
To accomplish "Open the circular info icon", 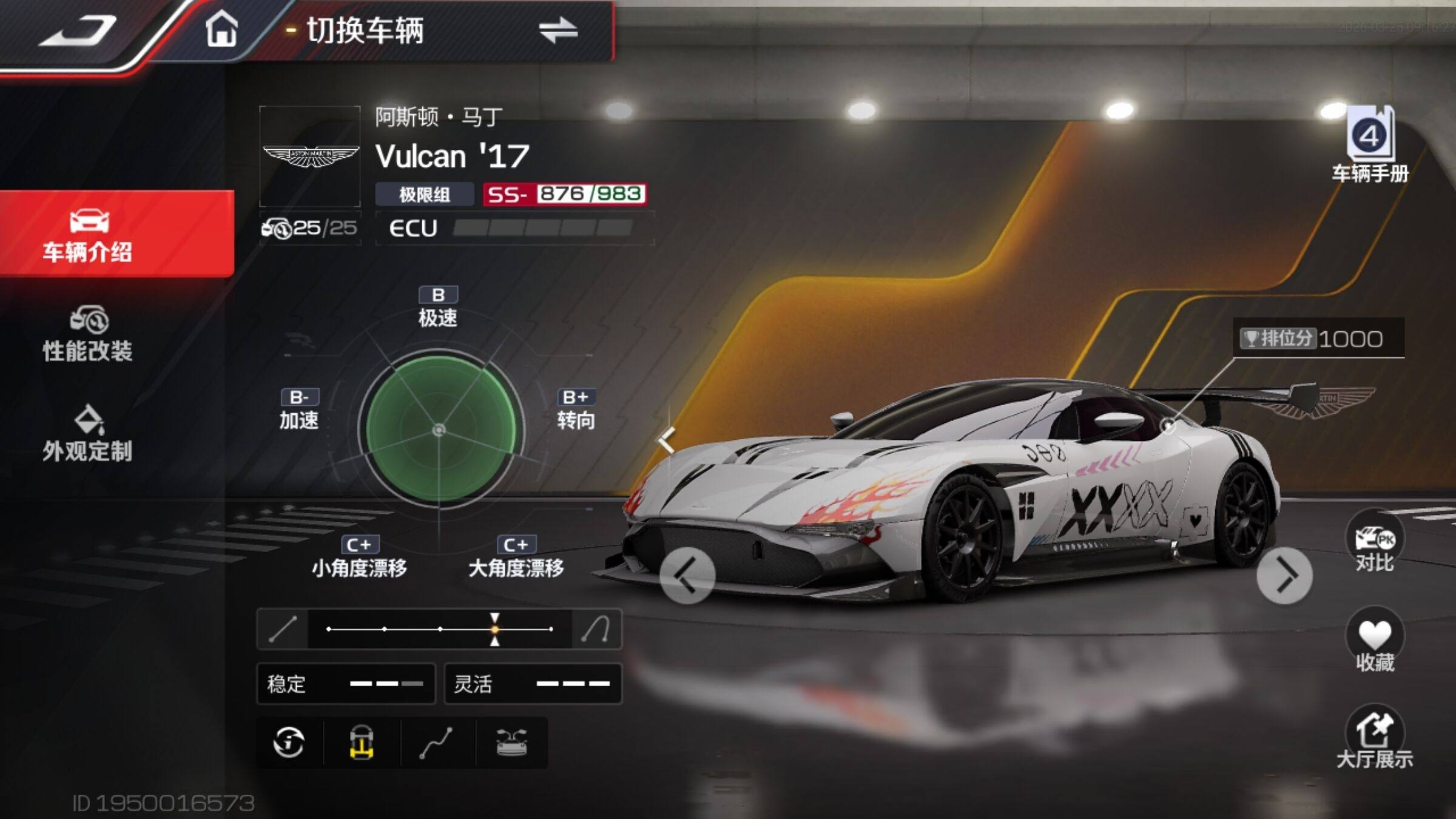I will click(x=289, y=743).
